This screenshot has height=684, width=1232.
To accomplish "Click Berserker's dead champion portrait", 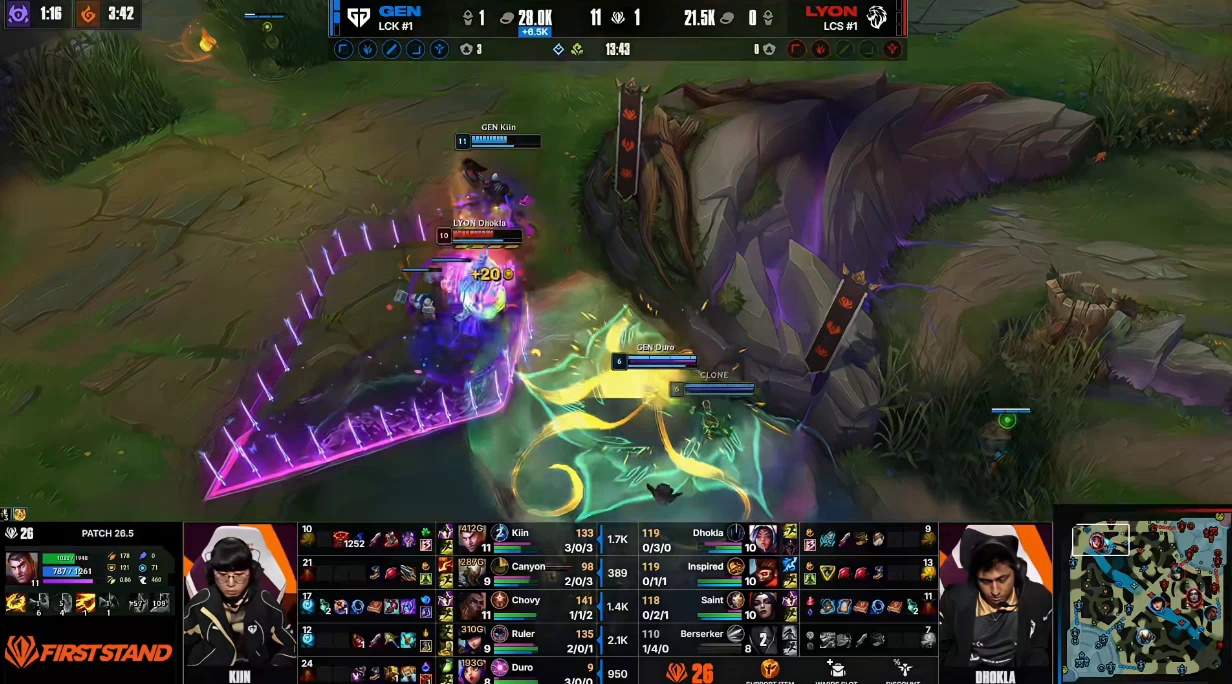I will [x=762, y=639].
